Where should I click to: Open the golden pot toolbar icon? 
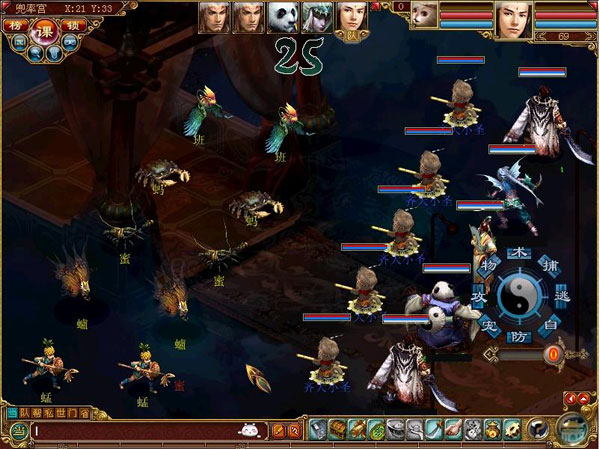[493, 430]
